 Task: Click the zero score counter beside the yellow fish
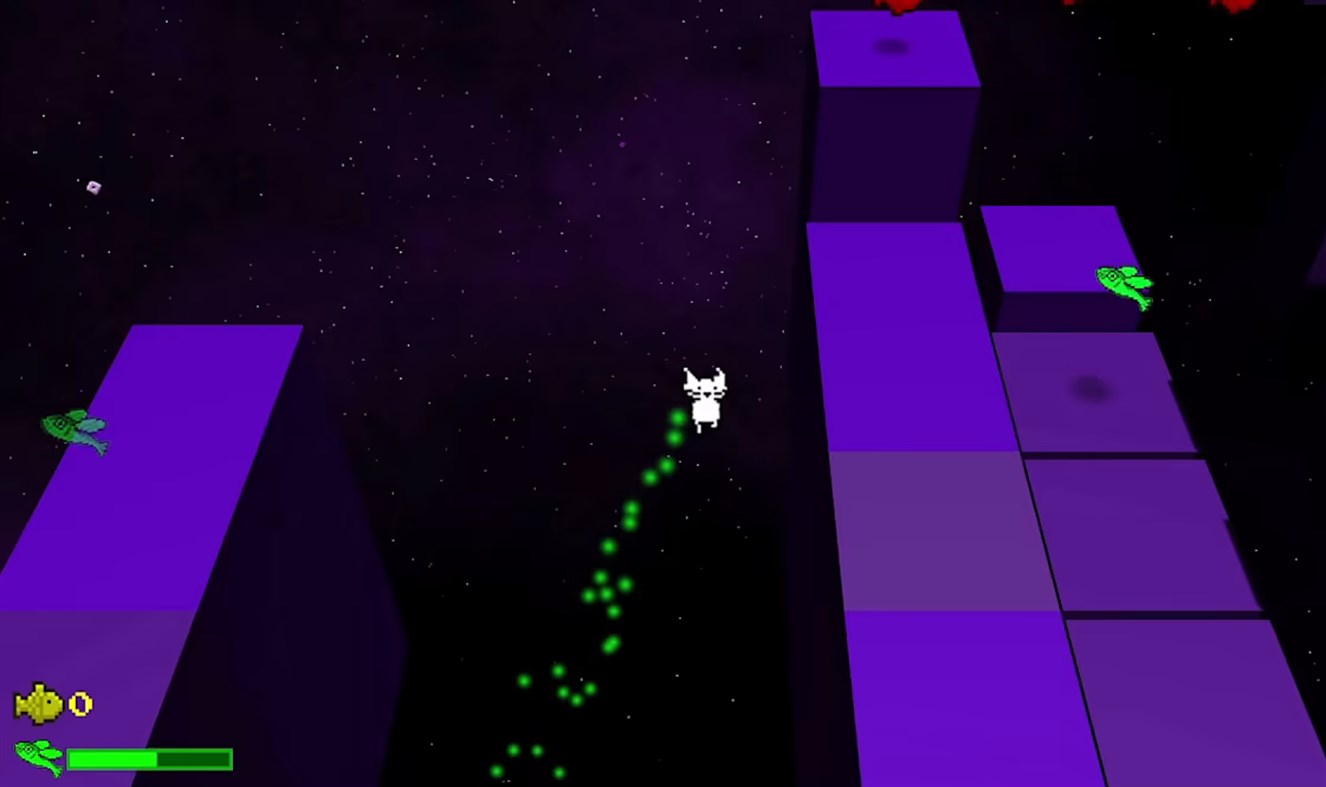(x=80, y=703)
